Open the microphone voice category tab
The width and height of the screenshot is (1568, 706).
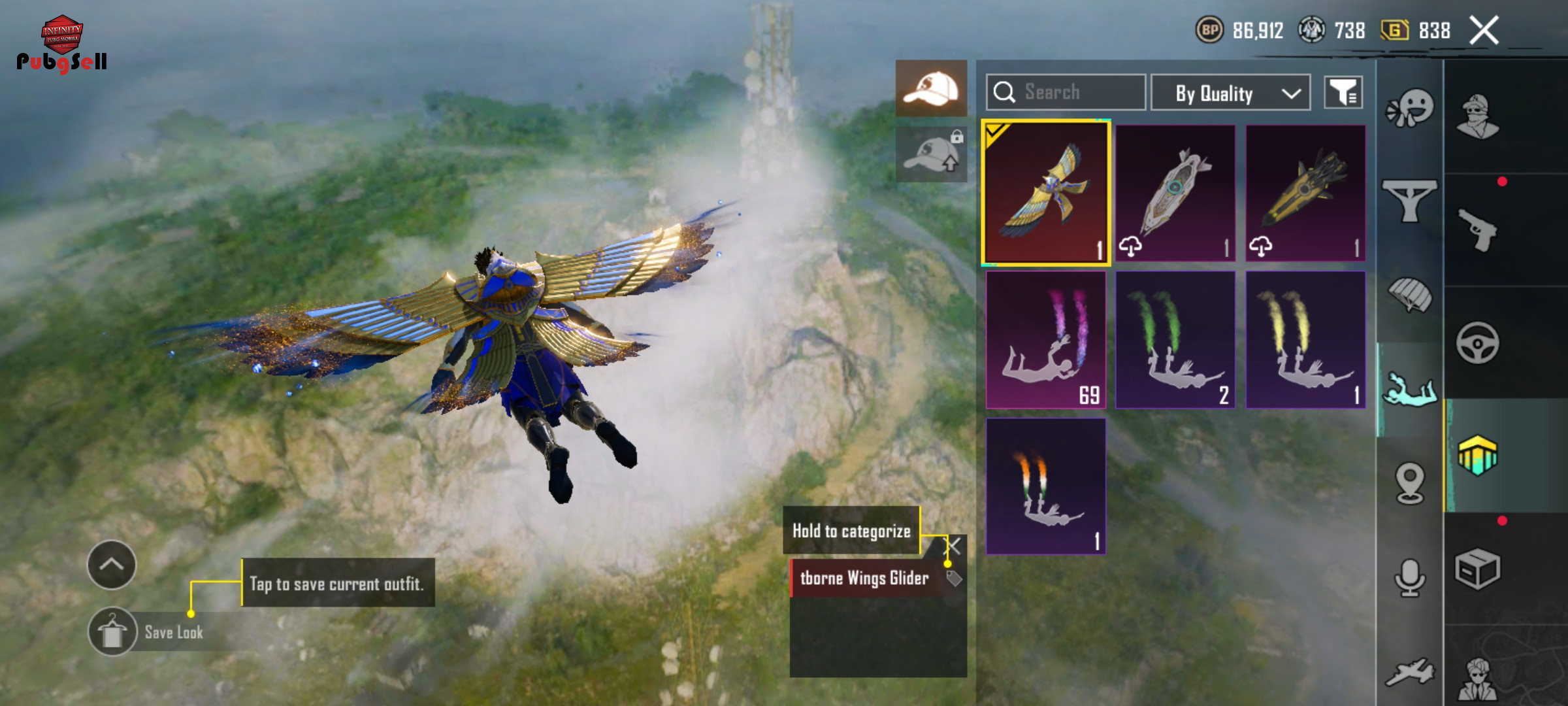tap(1410, 577)
